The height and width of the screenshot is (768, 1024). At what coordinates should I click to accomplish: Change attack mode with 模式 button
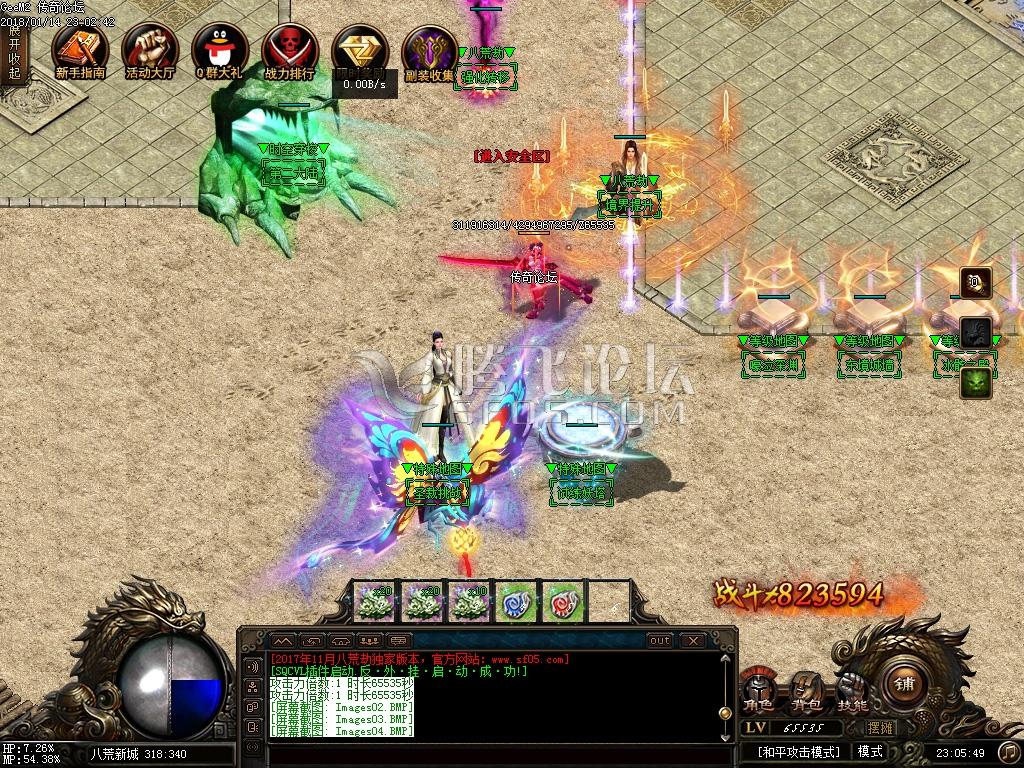tap(870, 751)
